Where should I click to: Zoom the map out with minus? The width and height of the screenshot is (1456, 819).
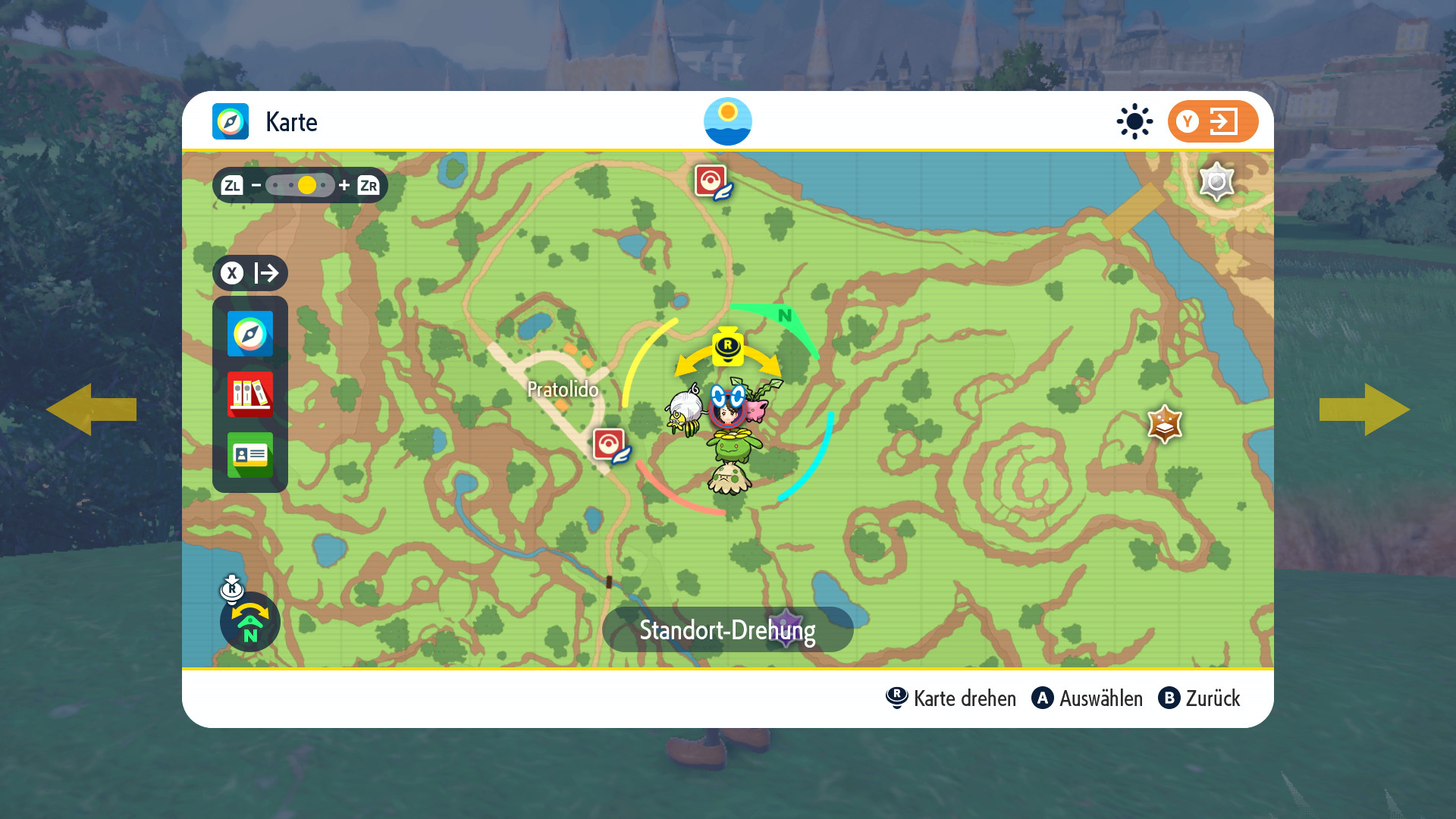(x=256, y=185)
